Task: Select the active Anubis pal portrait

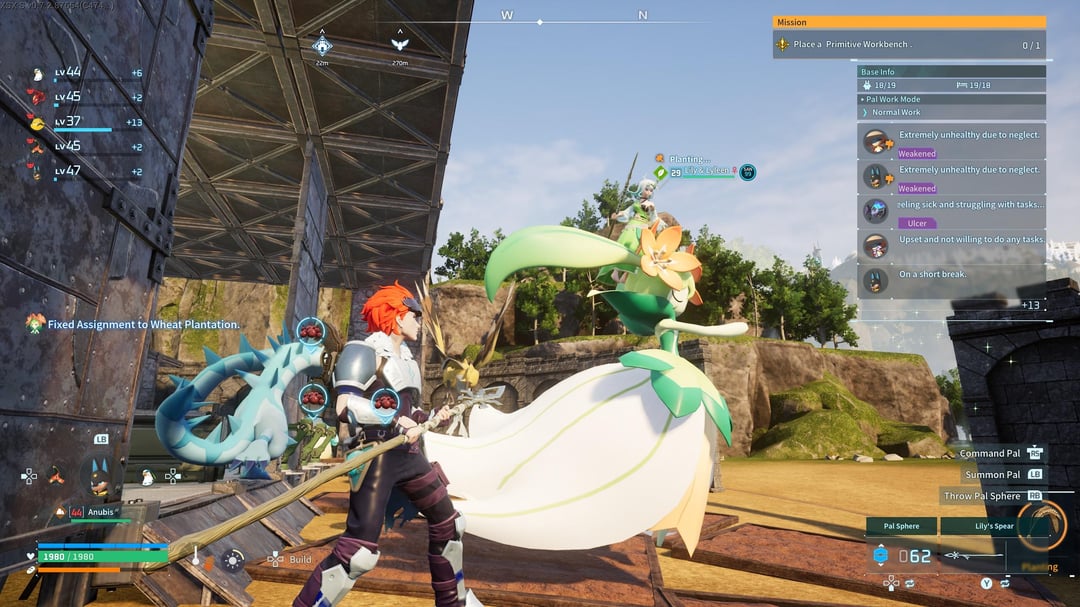Action: tap(100, 475)
